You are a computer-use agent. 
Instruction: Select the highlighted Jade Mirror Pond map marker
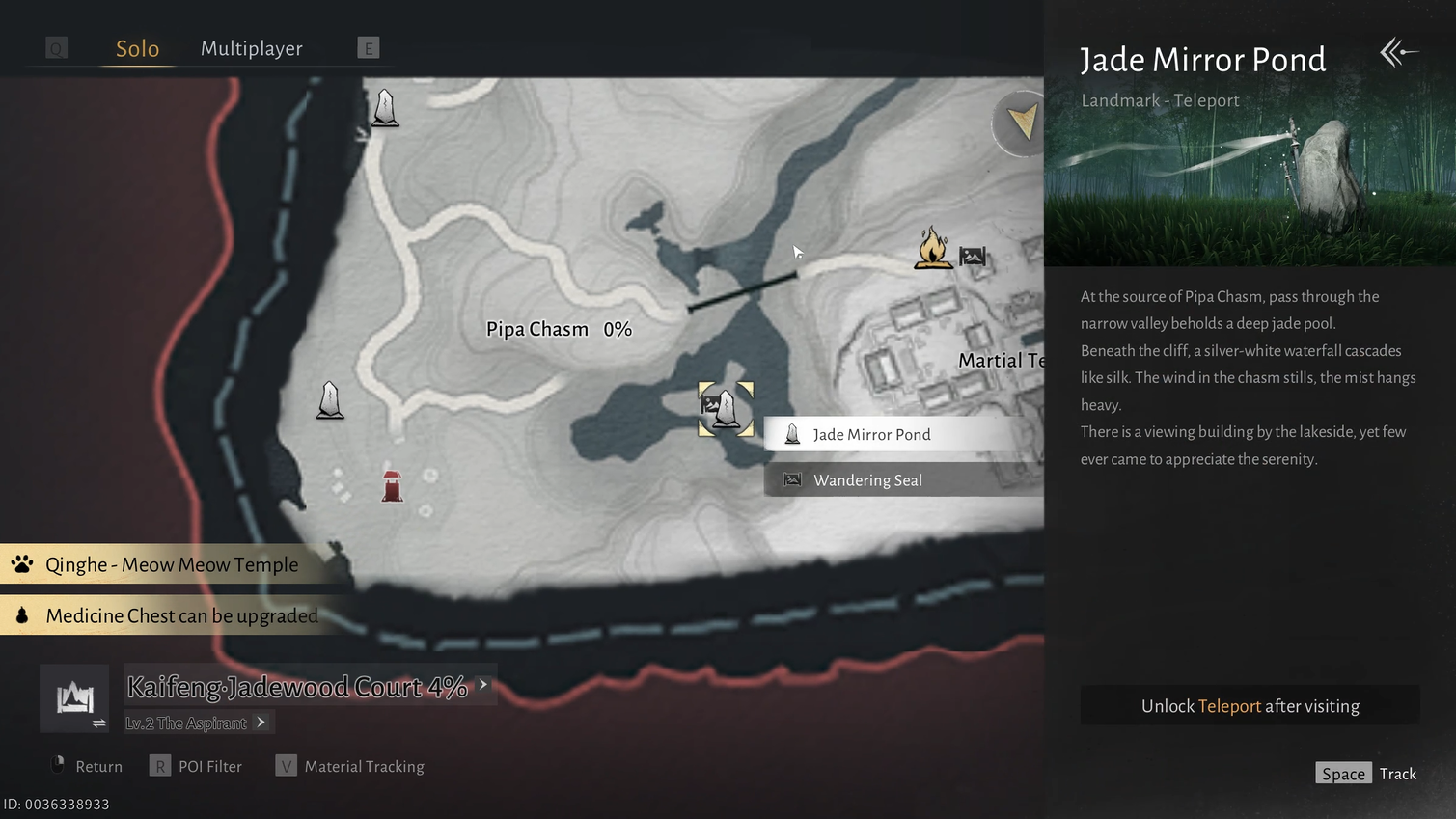(x=727, y=409)
